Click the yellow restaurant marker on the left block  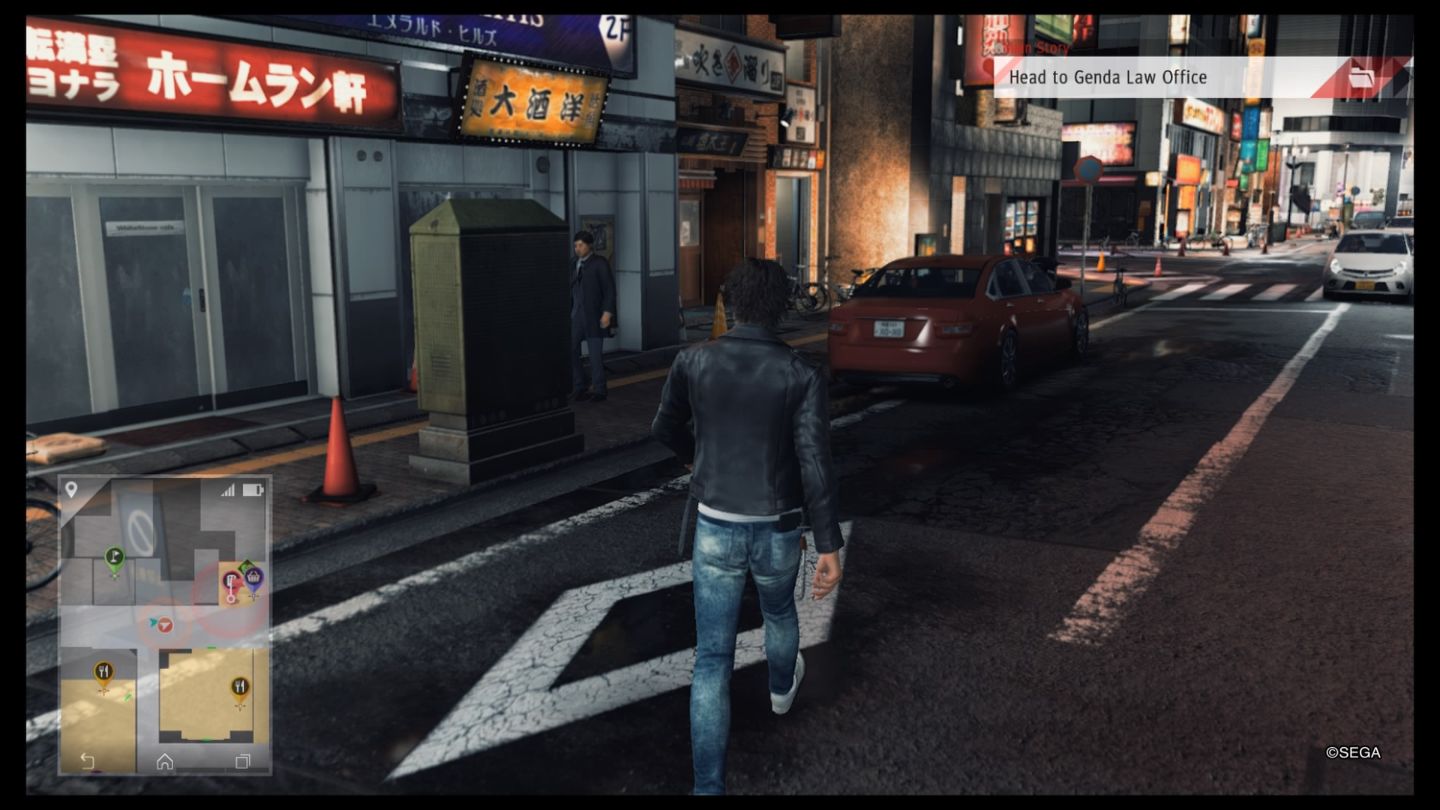104,671
